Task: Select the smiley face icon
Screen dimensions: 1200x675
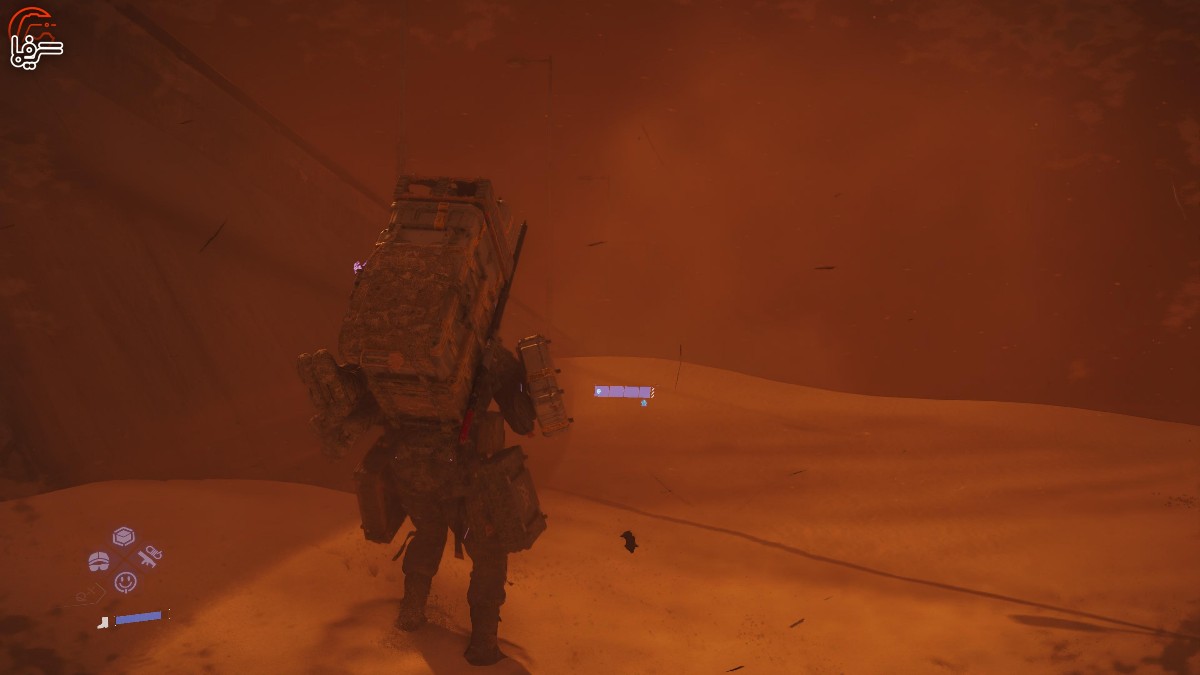Action: [125, 581]
